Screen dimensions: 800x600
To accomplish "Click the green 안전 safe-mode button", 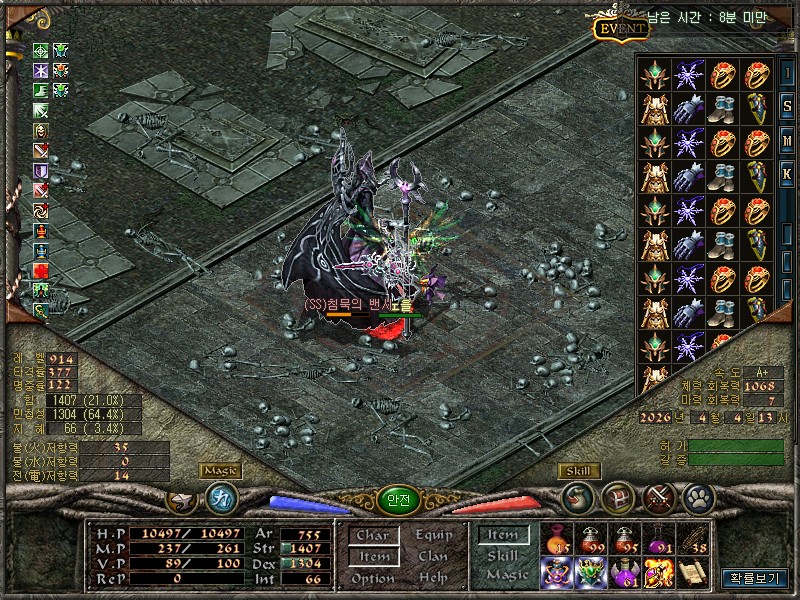I will (x=397, y=499).
